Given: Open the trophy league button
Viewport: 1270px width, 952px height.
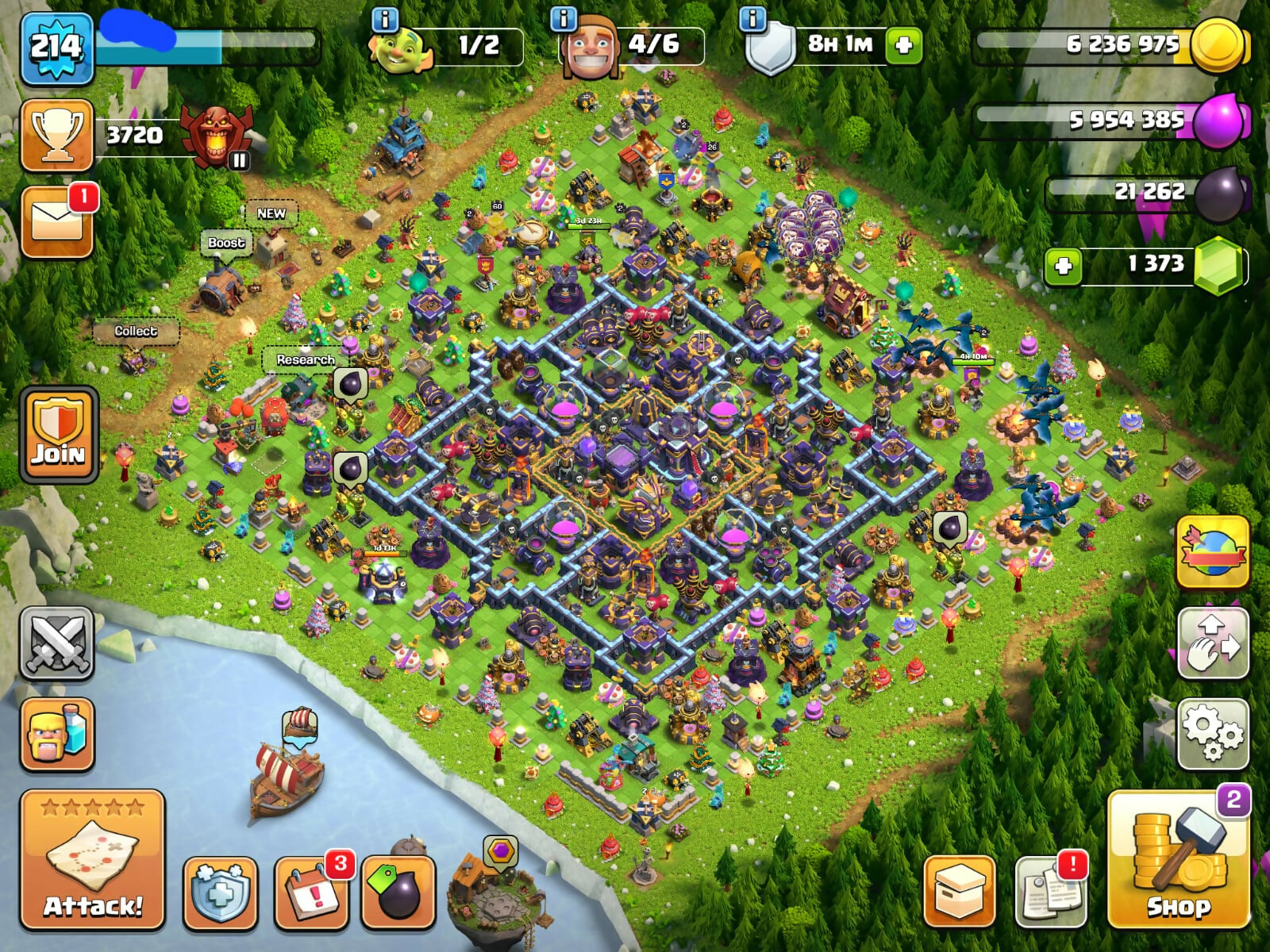Looking at the screenshot, I should [57, 135].
